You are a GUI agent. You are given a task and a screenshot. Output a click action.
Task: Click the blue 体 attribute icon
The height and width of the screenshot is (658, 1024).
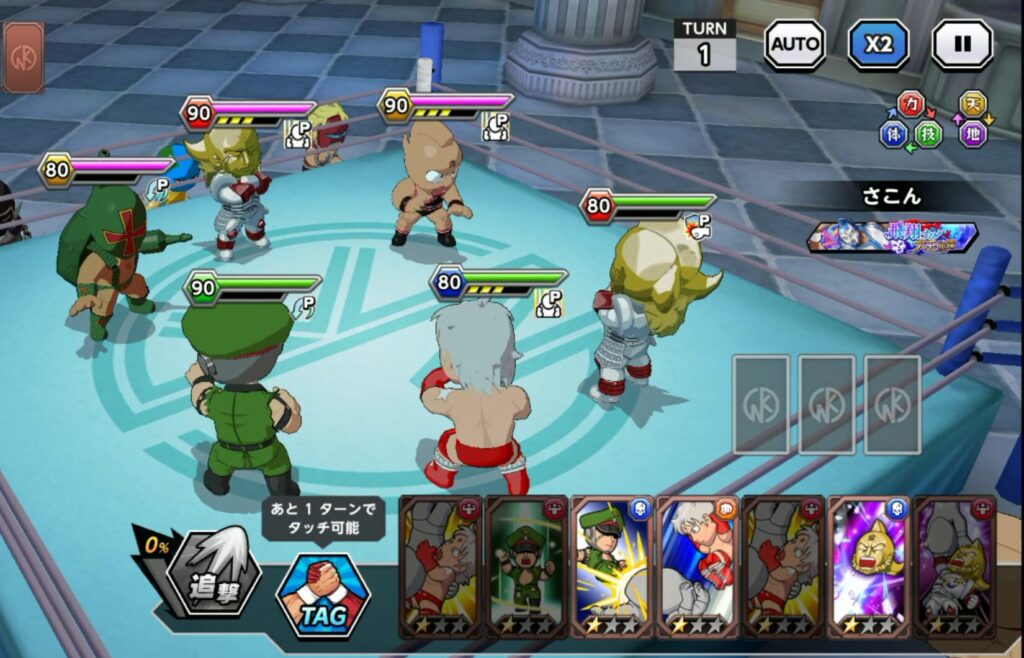click(894, 133)
